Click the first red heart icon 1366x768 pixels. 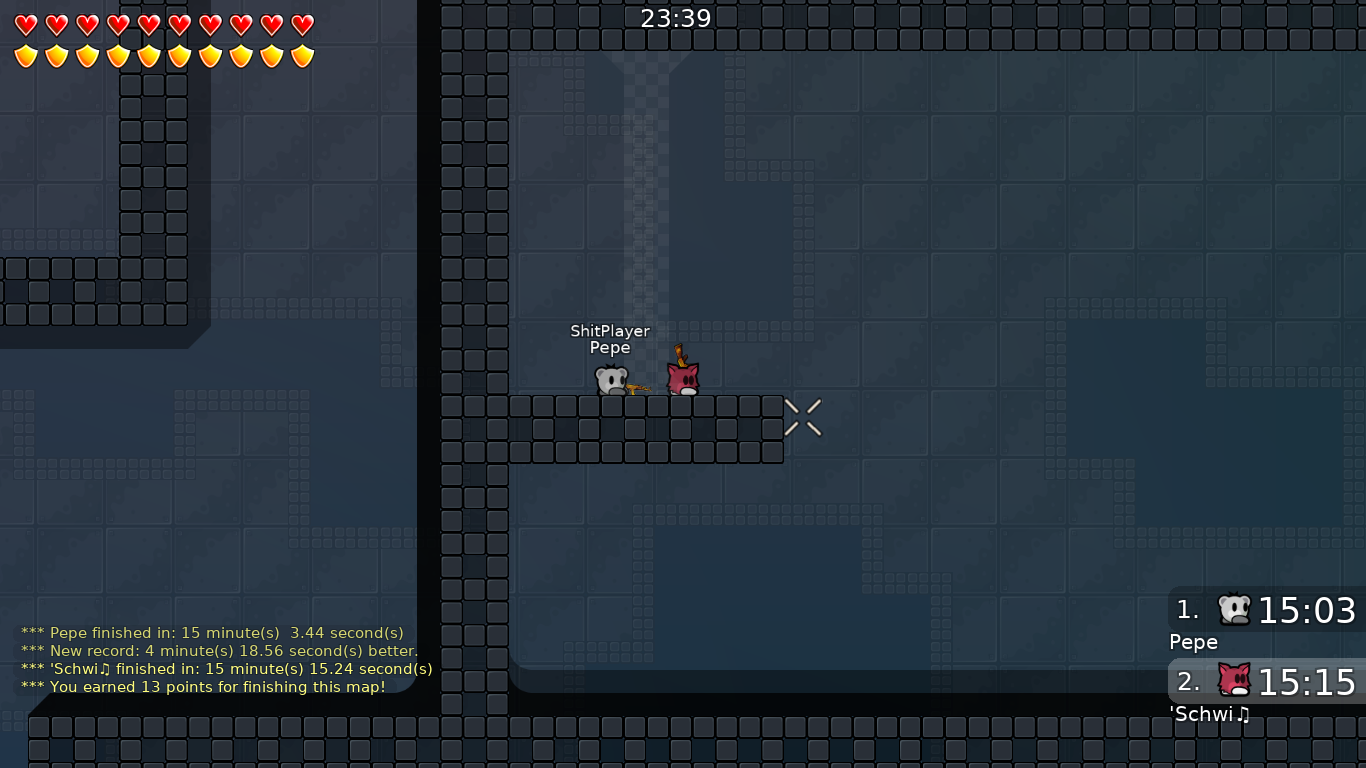[x=24, y=27]
